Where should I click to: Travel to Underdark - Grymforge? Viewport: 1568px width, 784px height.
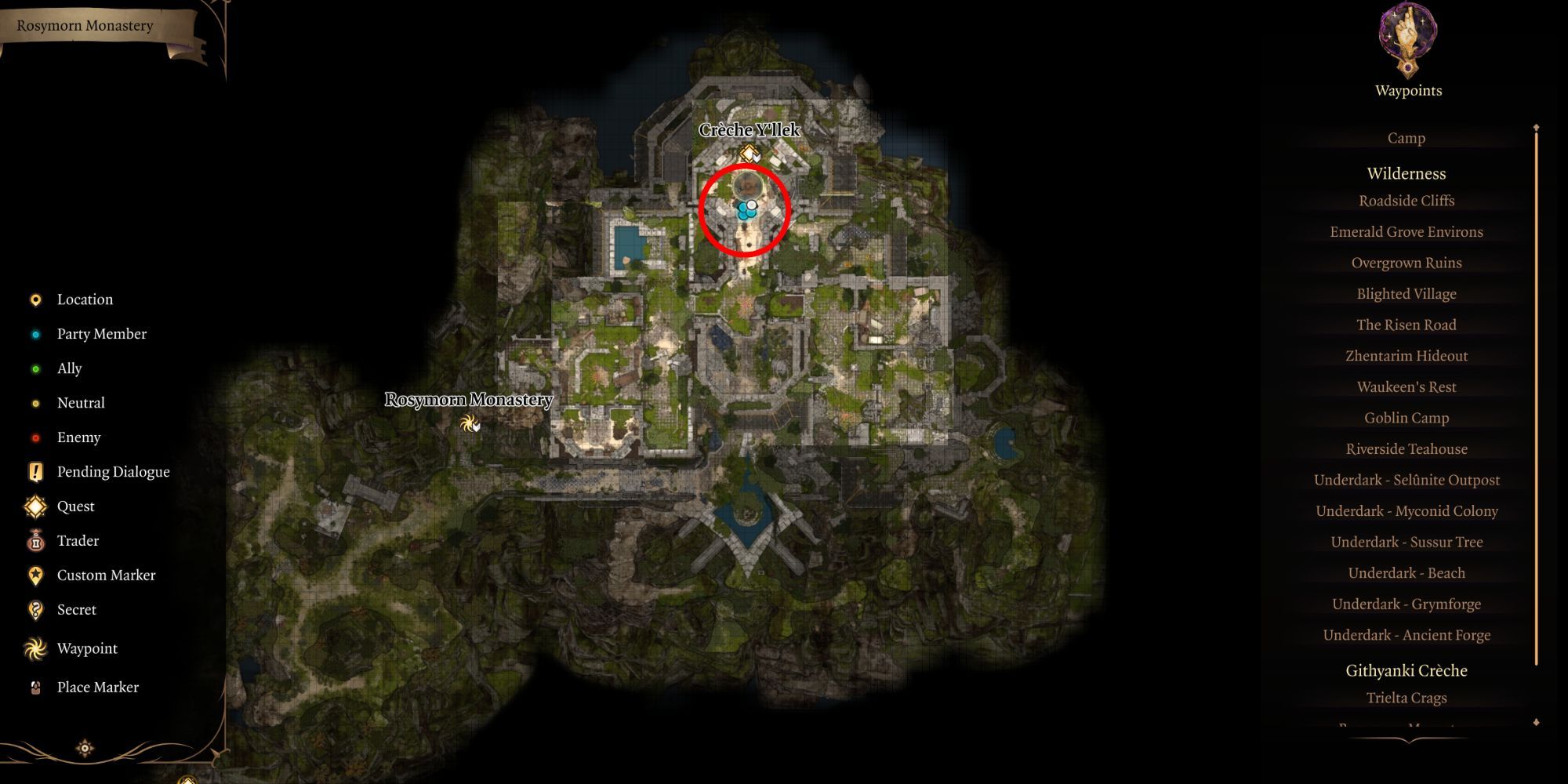[x=1406, y=604]
